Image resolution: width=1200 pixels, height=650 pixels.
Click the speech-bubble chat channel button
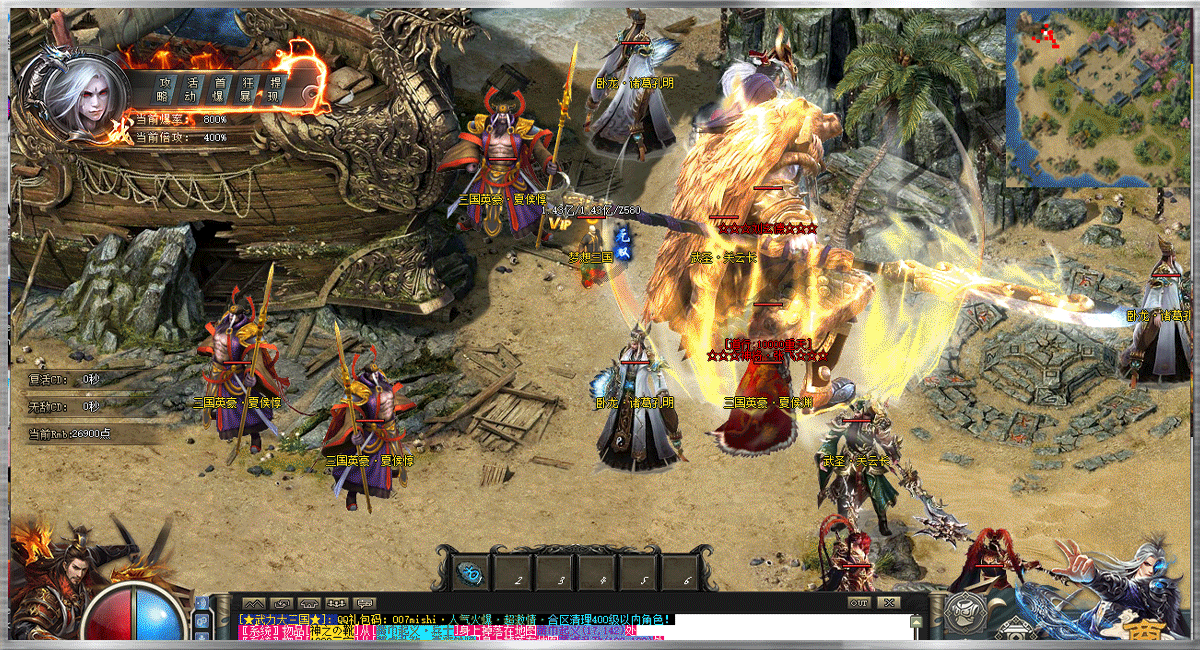(x=364, y=603)
